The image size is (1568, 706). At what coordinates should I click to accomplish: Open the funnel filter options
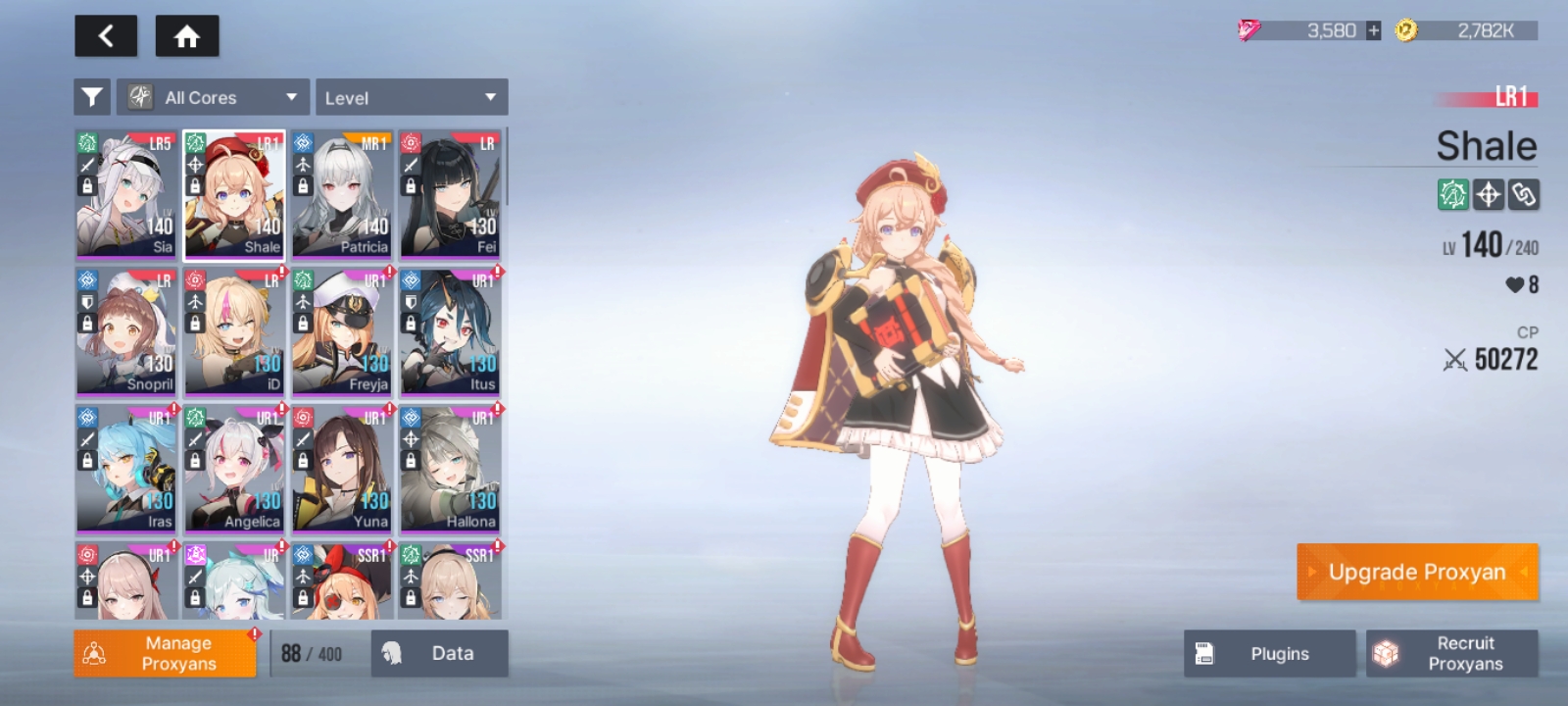click(92, 97)
